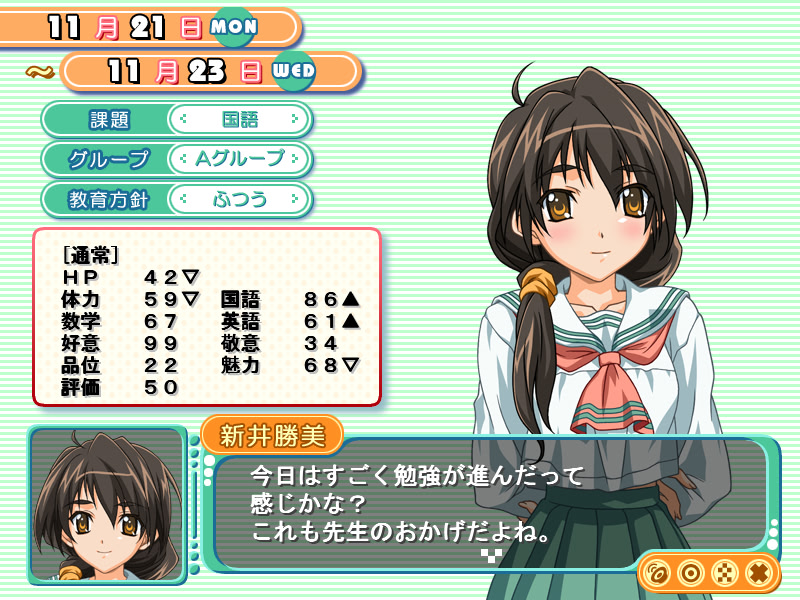
Task: Select the 新井勝美 face portrait thumbnail
Action: coord(106,505)
